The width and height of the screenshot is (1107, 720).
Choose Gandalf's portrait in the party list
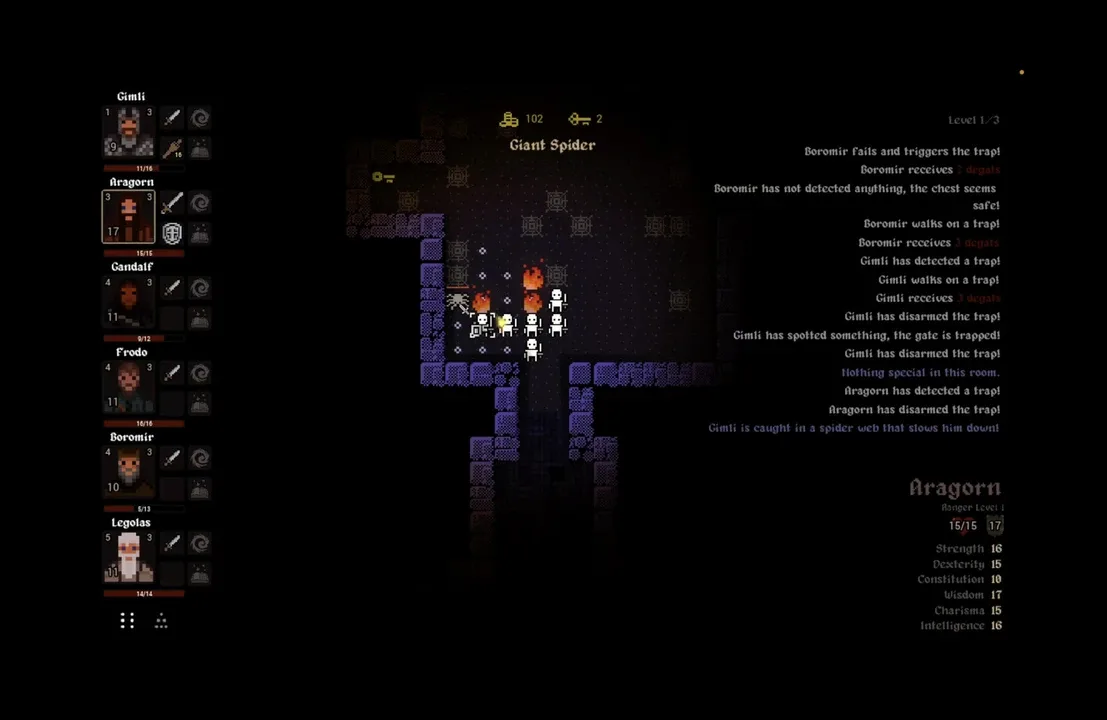[x=129, y=302]
